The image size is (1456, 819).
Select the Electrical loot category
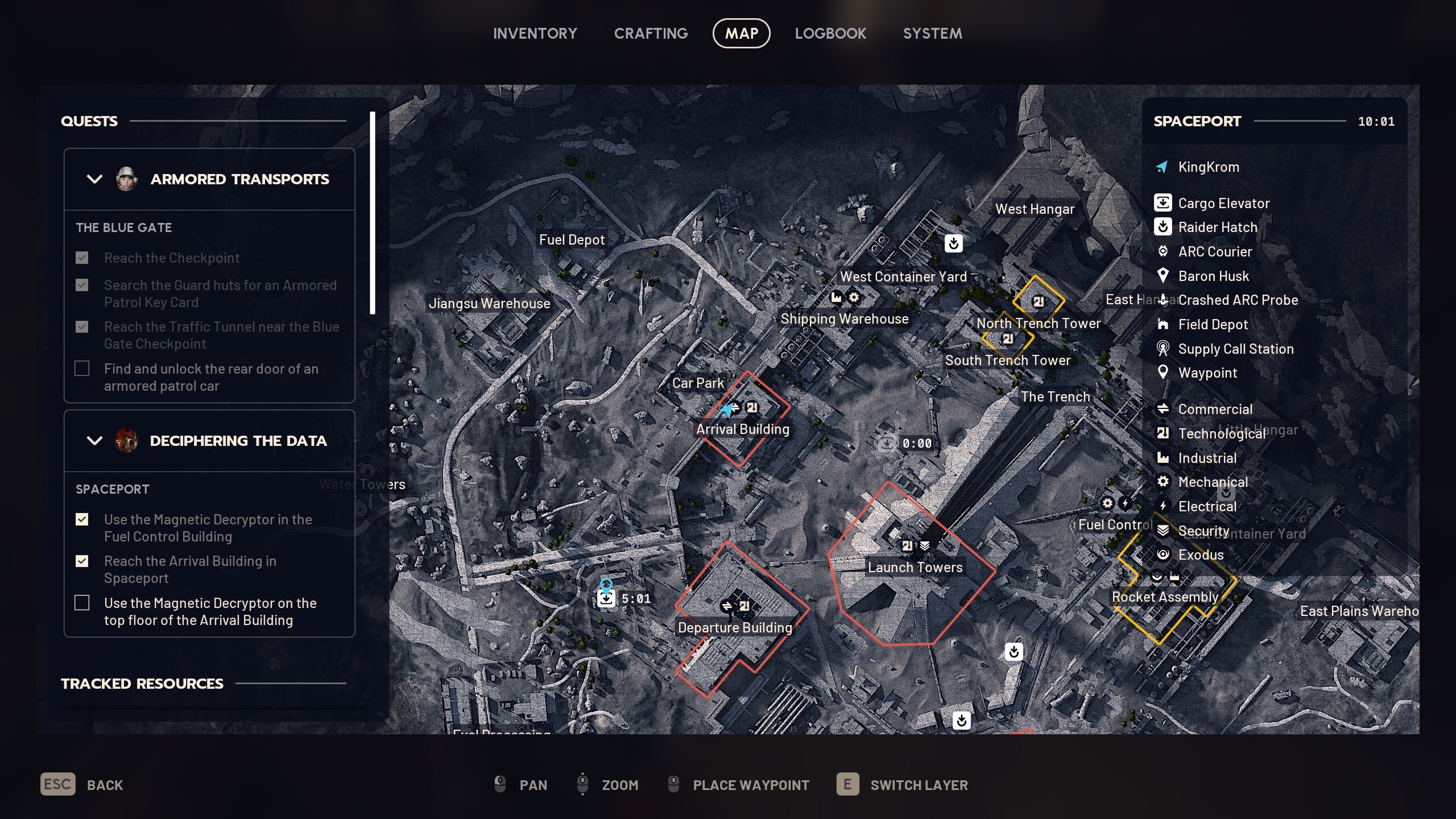tap(1207, 506)
